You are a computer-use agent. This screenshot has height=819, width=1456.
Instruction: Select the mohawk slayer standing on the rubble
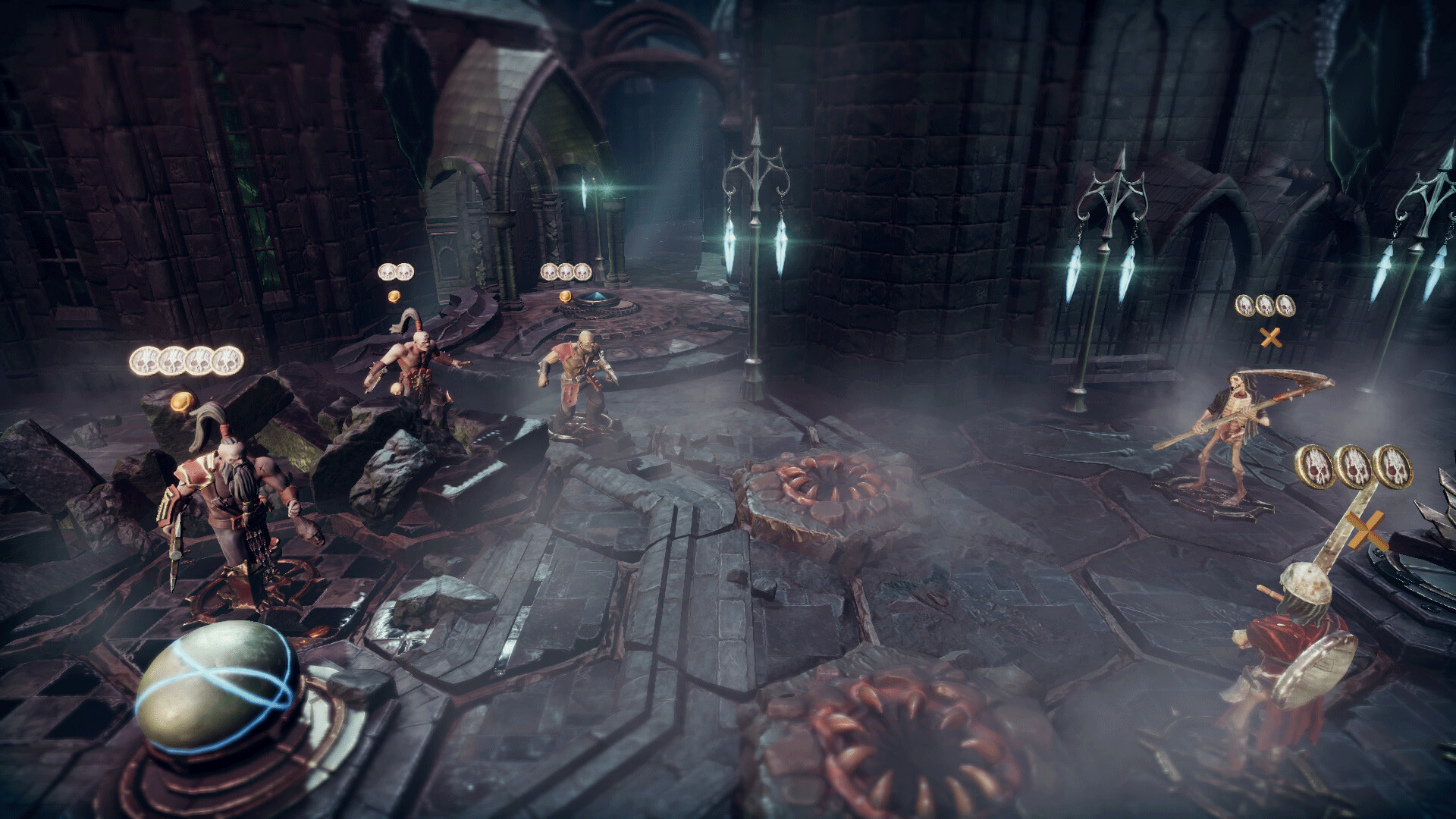409,373
